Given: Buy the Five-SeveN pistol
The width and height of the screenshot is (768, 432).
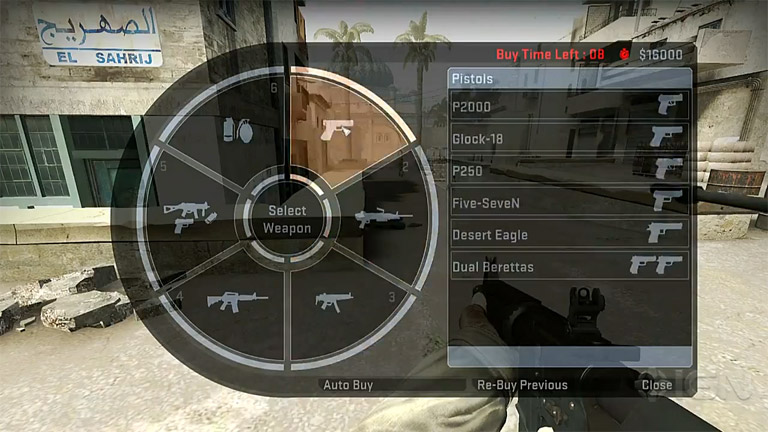Looking at the screenshot, I should point(569,202).
